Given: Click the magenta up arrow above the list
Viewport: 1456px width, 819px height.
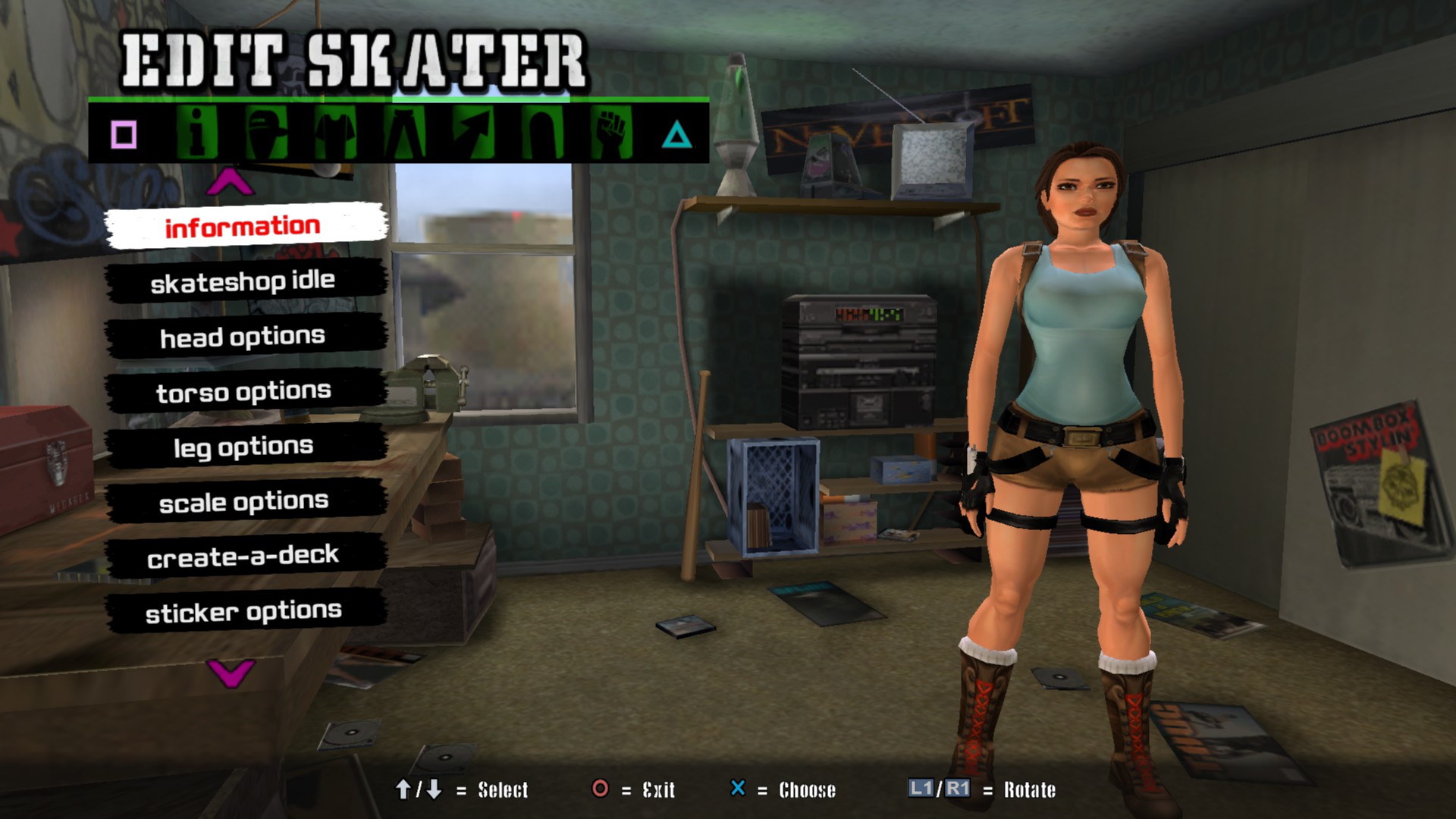Looking at the screenshot, I should [230, 182].
